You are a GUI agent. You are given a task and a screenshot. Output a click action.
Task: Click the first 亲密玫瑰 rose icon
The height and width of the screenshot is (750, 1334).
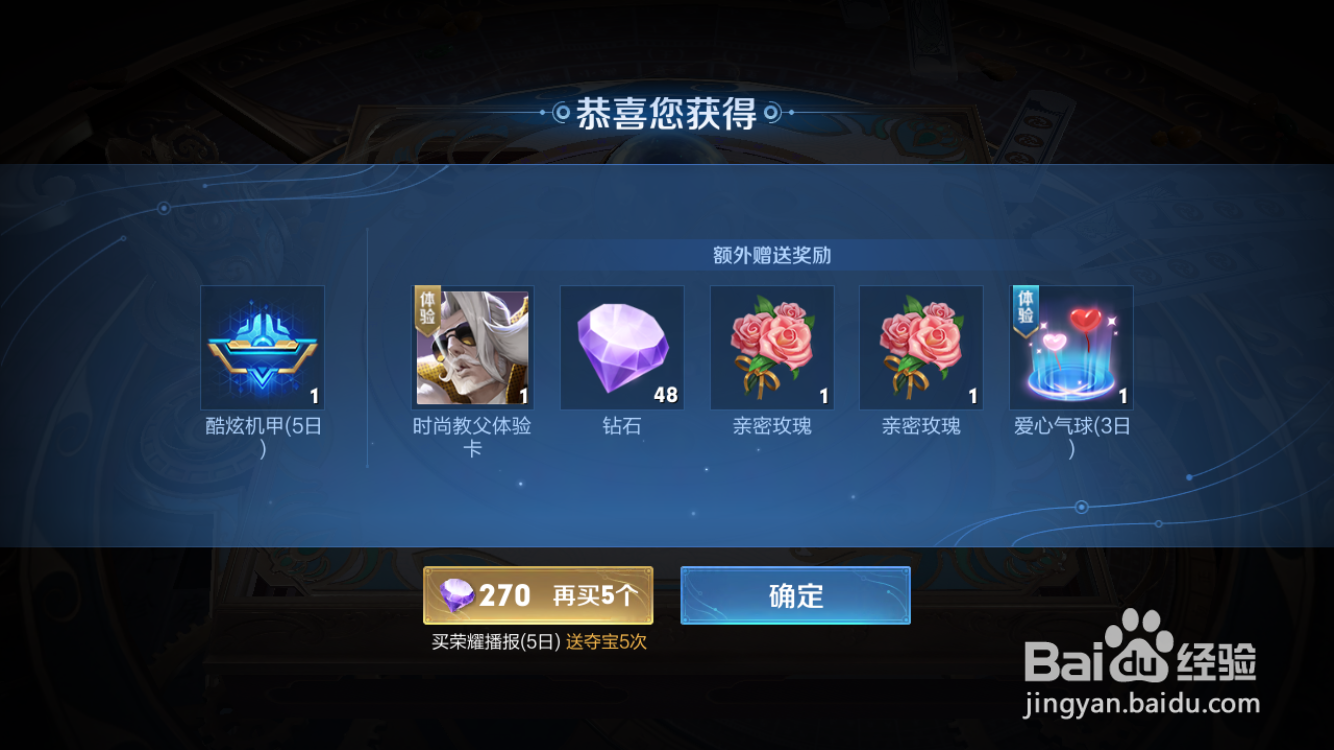tap(771, 347)
